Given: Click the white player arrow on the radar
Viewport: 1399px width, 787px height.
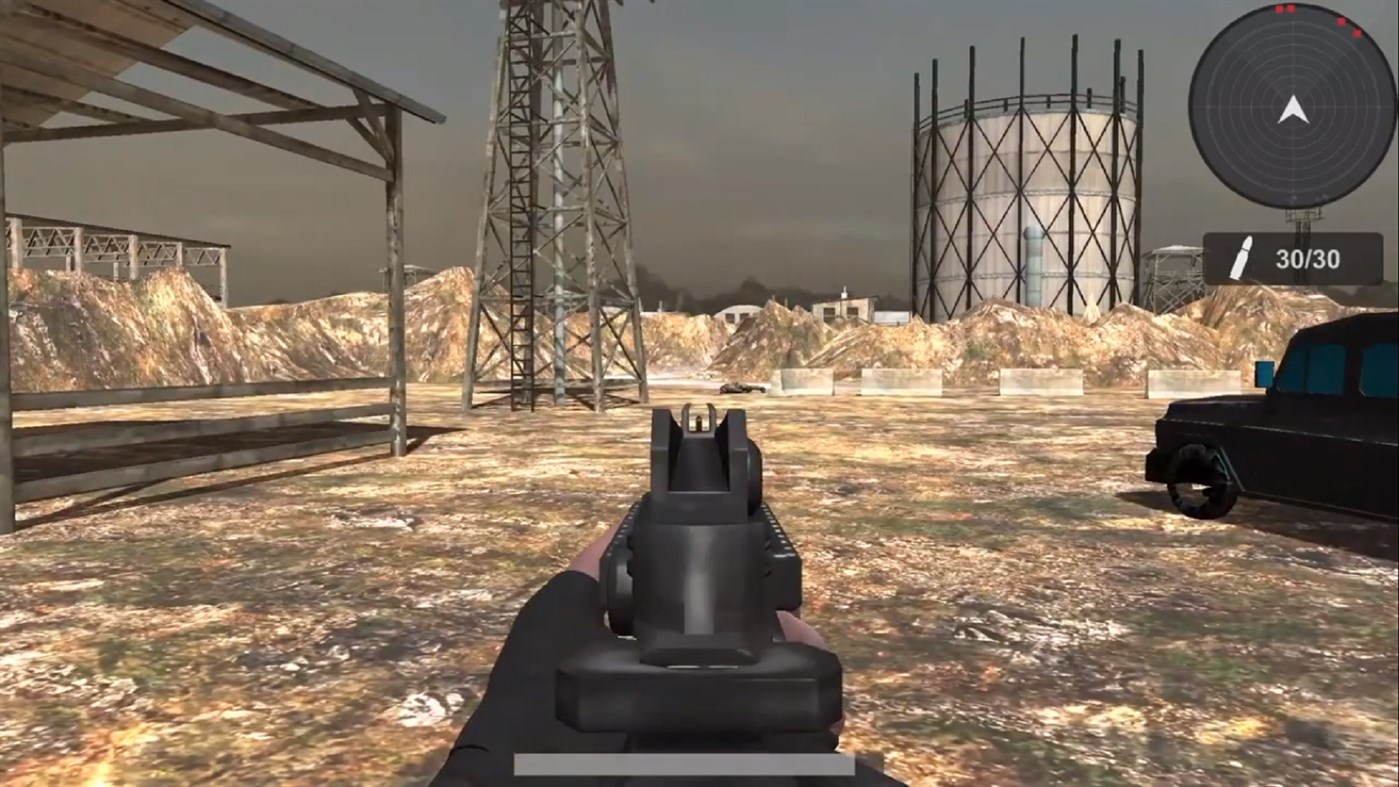Looking at the screenshot, I should (x=1292, y=111).
